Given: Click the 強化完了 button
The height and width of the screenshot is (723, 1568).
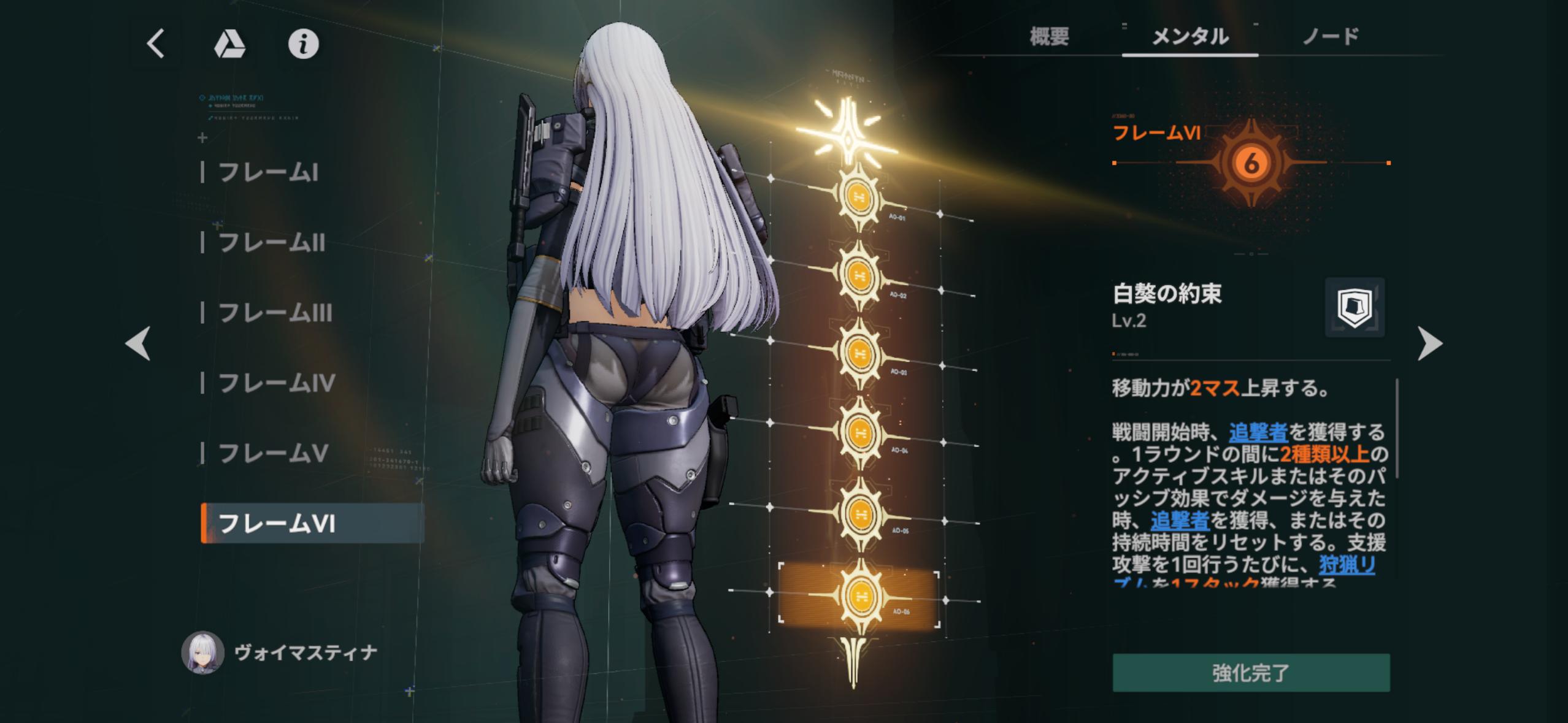Looking at the screenshot, I should coord(1251,673).
